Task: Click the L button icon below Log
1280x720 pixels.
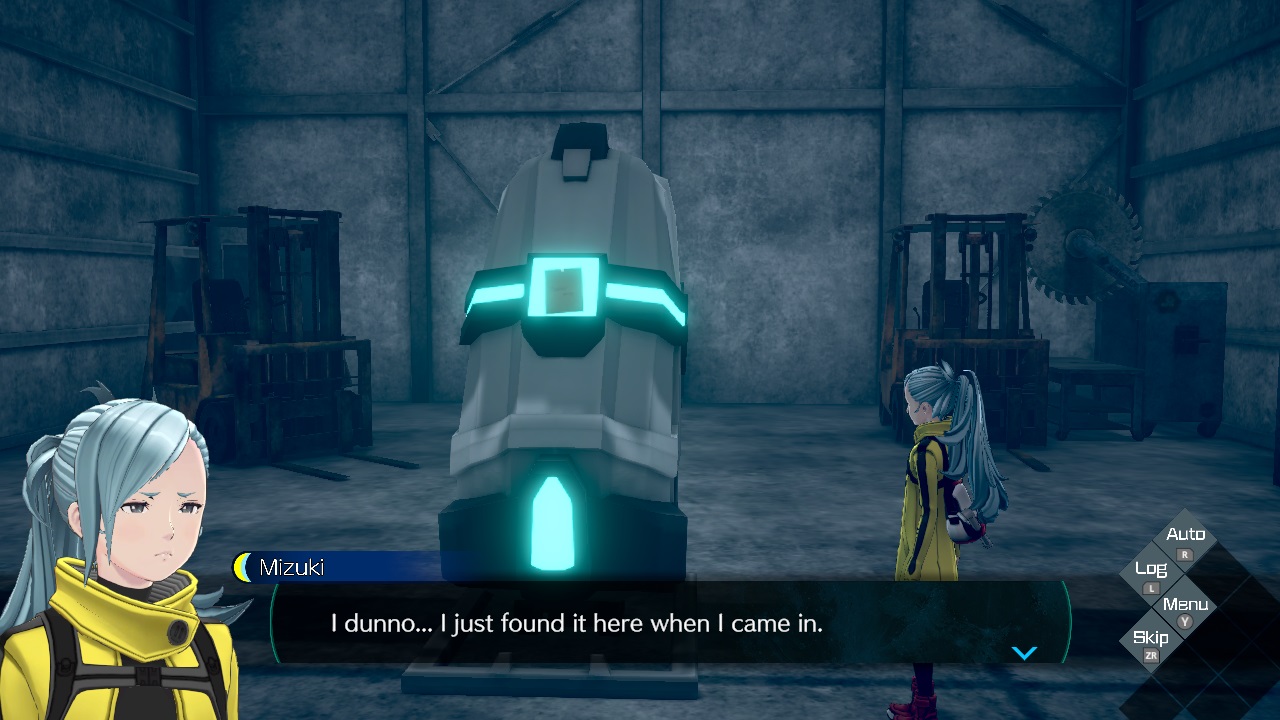Action: [x=1151, y=588]
